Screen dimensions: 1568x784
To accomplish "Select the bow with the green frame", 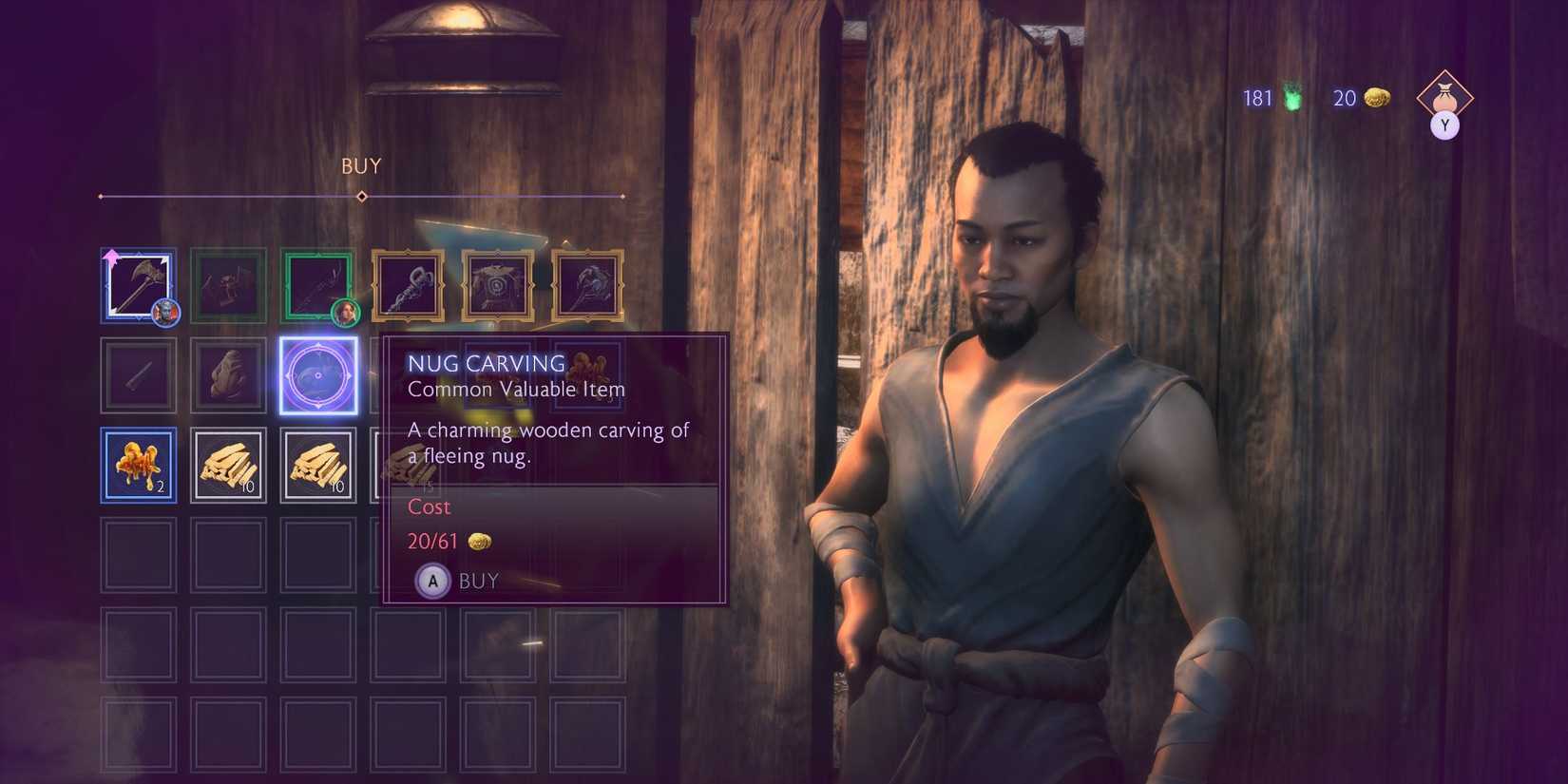I will 318,284.
